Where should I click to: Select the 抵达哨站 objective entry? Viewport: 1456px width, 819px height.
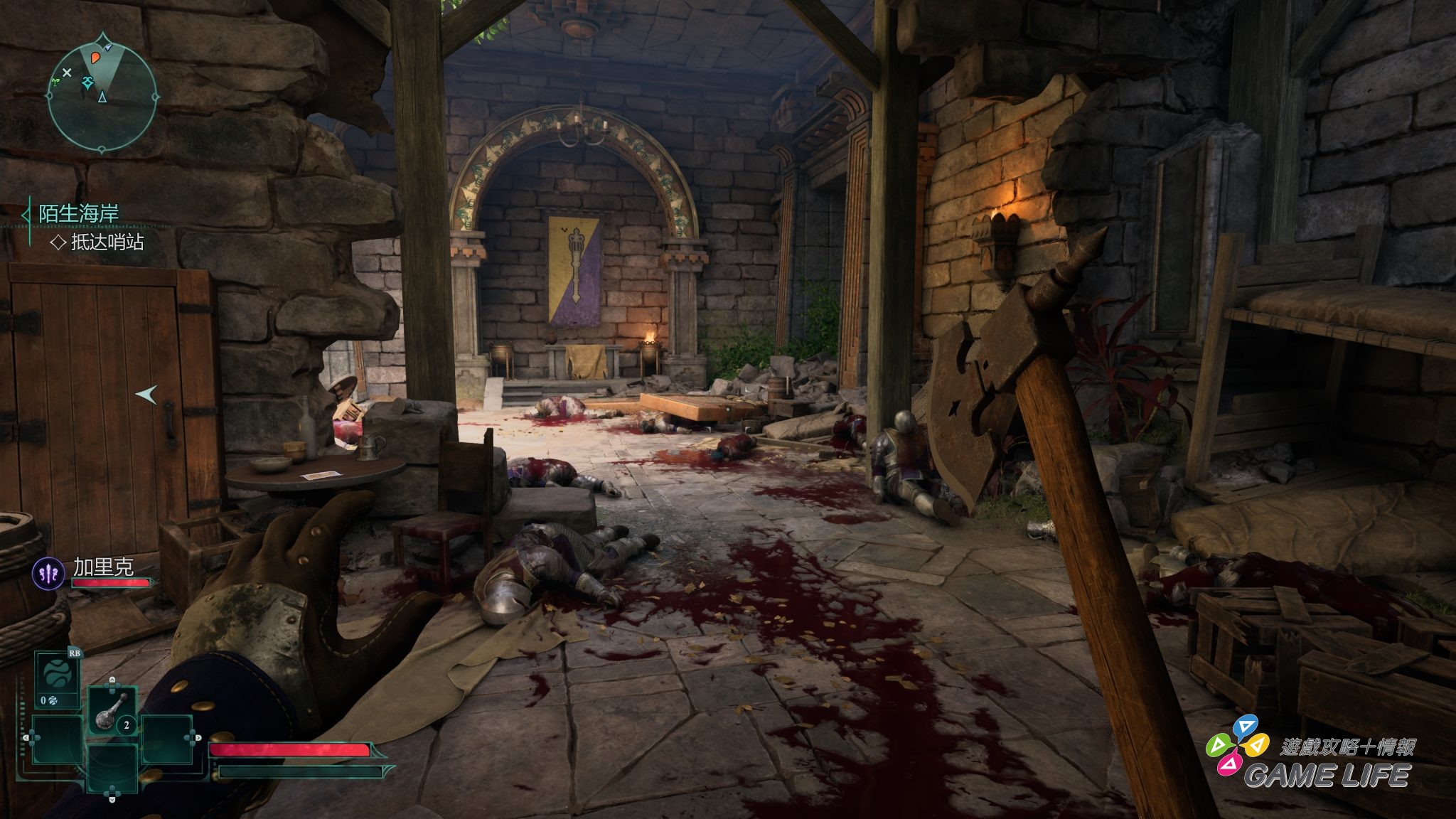click(107, 242)
